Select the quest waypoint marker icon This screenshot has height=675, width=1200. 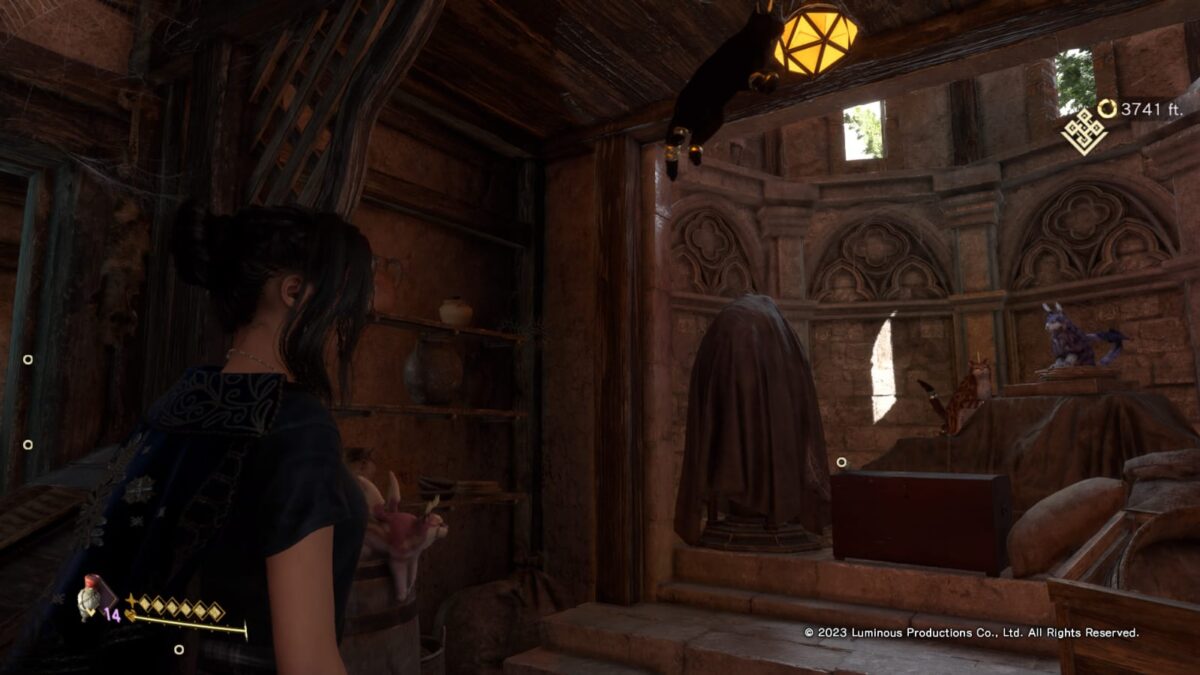click(1084, 131)
